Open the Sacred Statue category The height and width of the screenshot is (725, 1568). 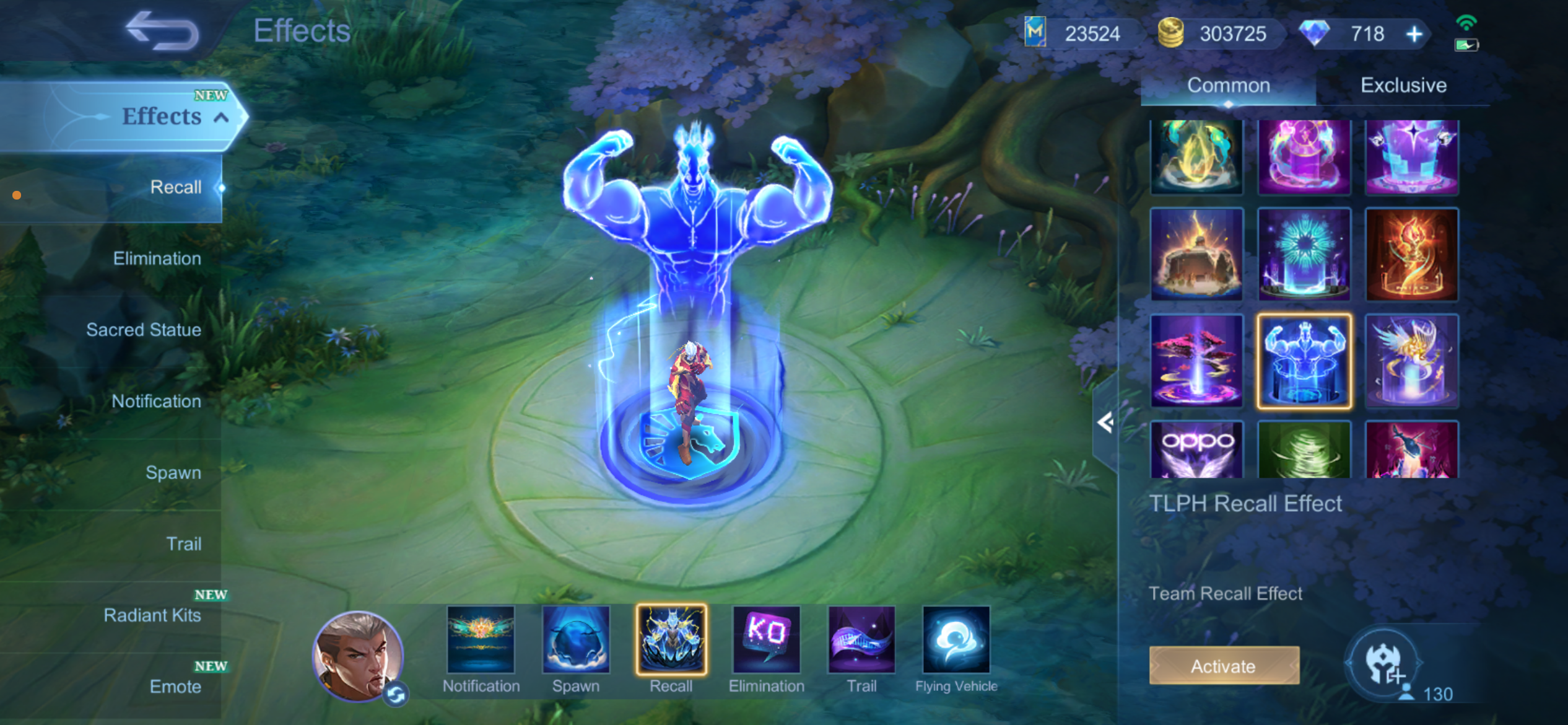pos(143,330)
